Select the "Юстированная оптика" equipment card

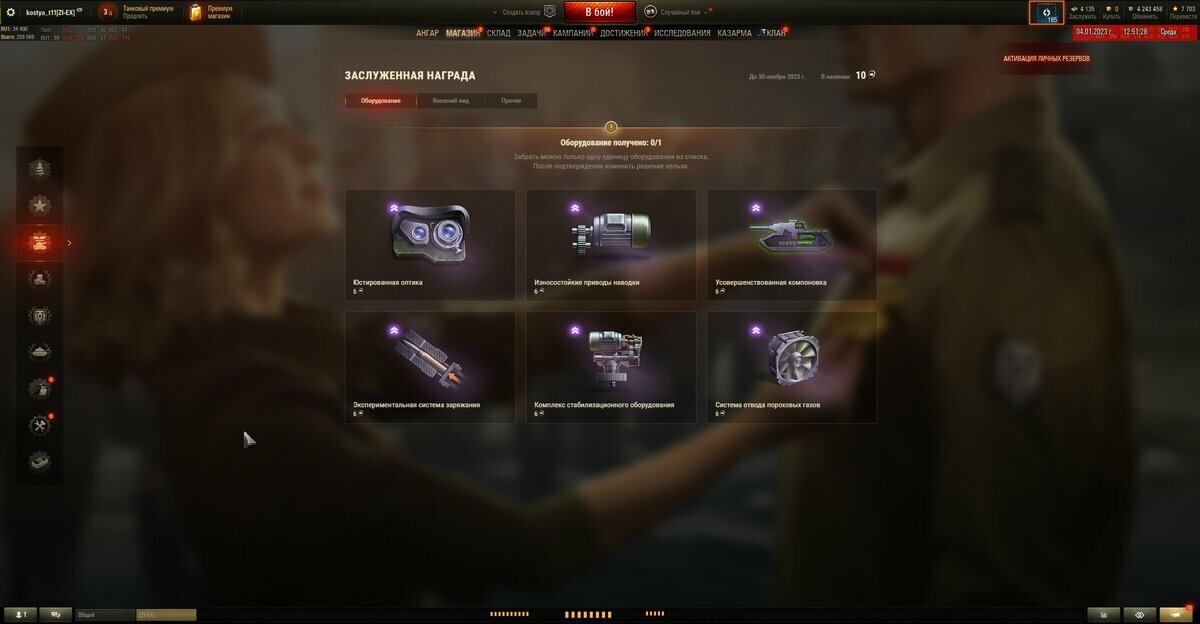click(x=430, y=245)
